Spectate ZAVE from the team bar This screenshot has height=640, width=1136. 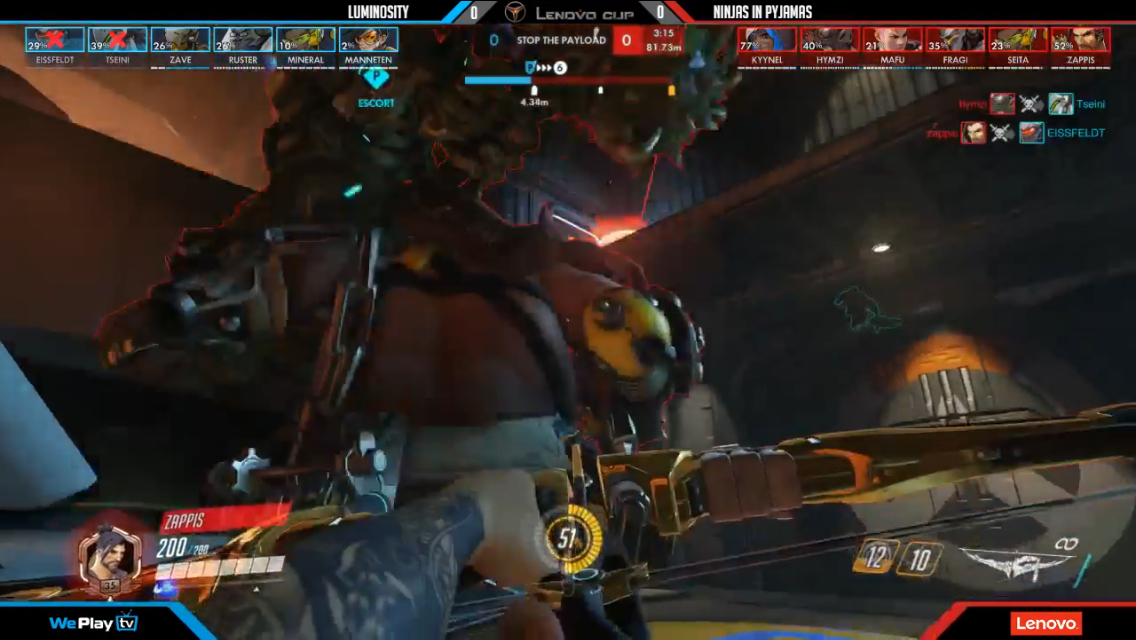(x=180, y=40)
